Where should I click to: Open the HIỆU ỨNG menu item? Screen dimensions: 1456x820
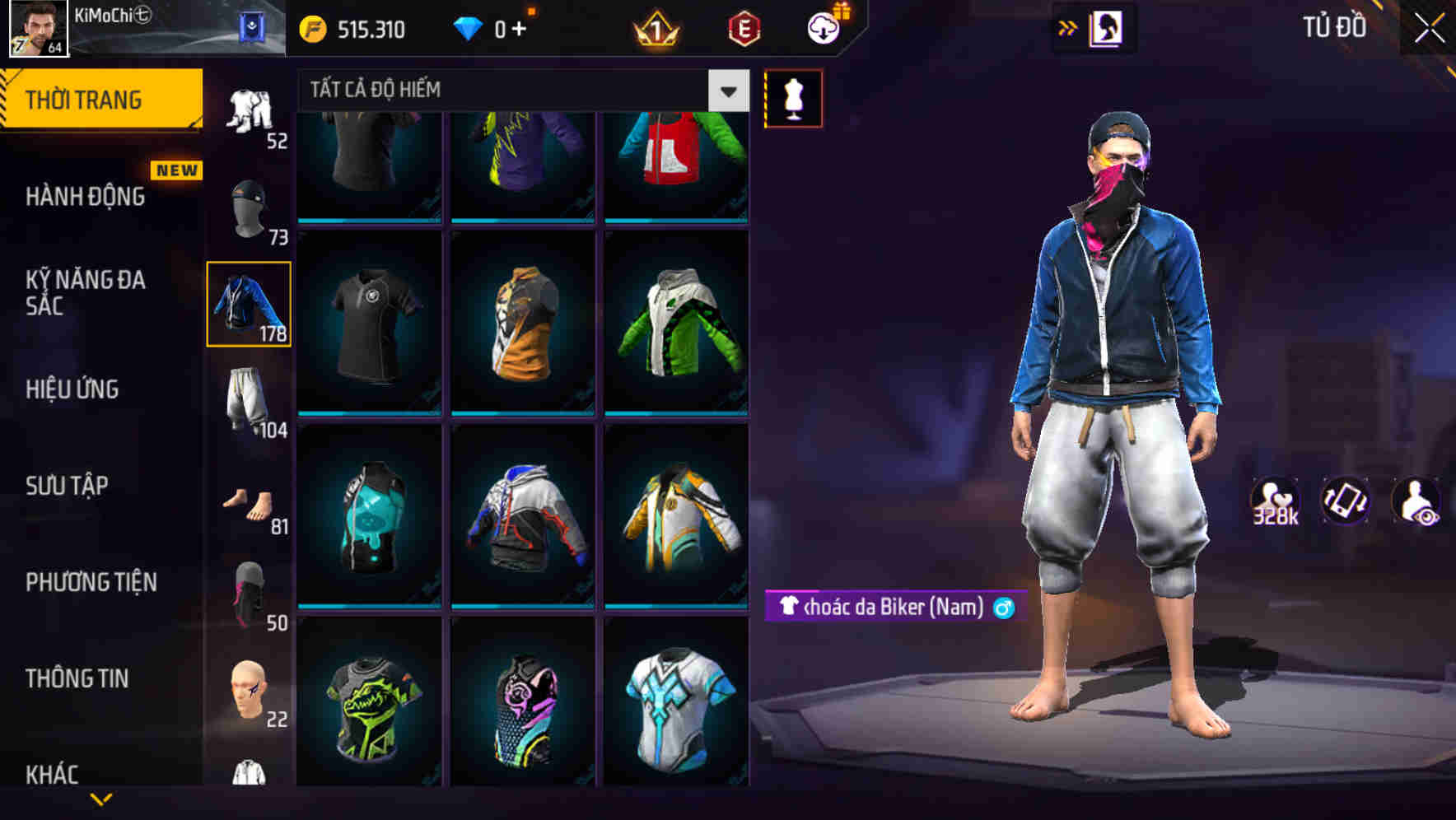(74, 389)
